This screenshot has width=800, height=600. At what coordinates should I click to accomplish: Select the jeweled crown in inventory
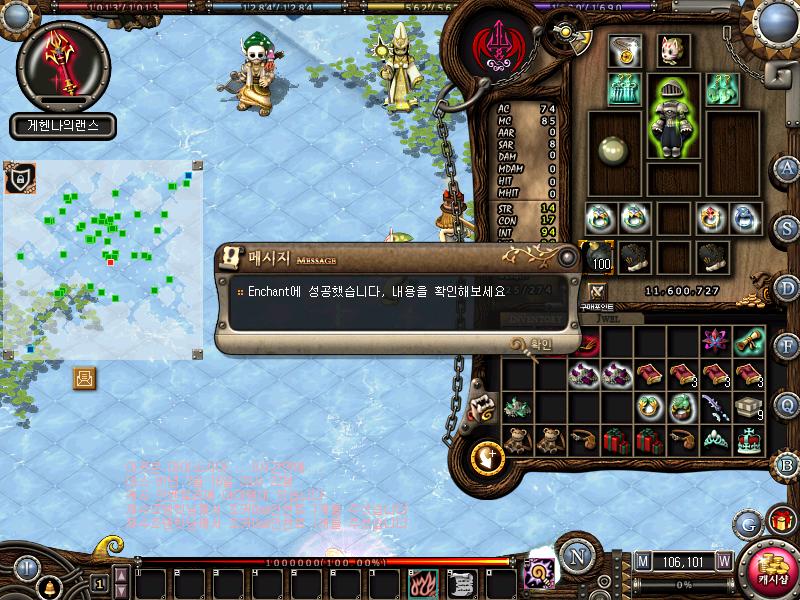748,439
